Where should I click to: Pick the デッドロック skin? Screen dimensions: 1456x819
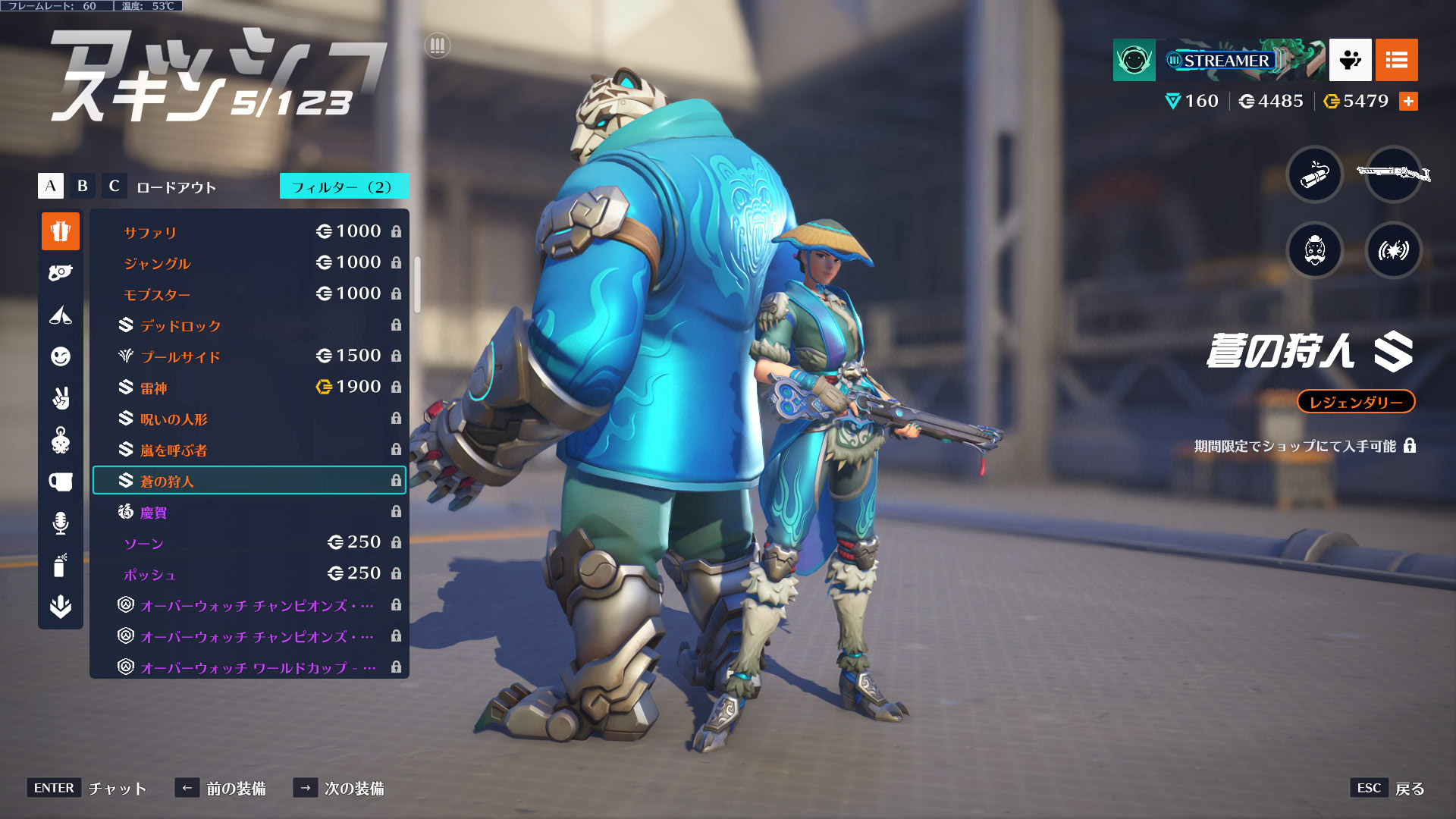point(249,325)
